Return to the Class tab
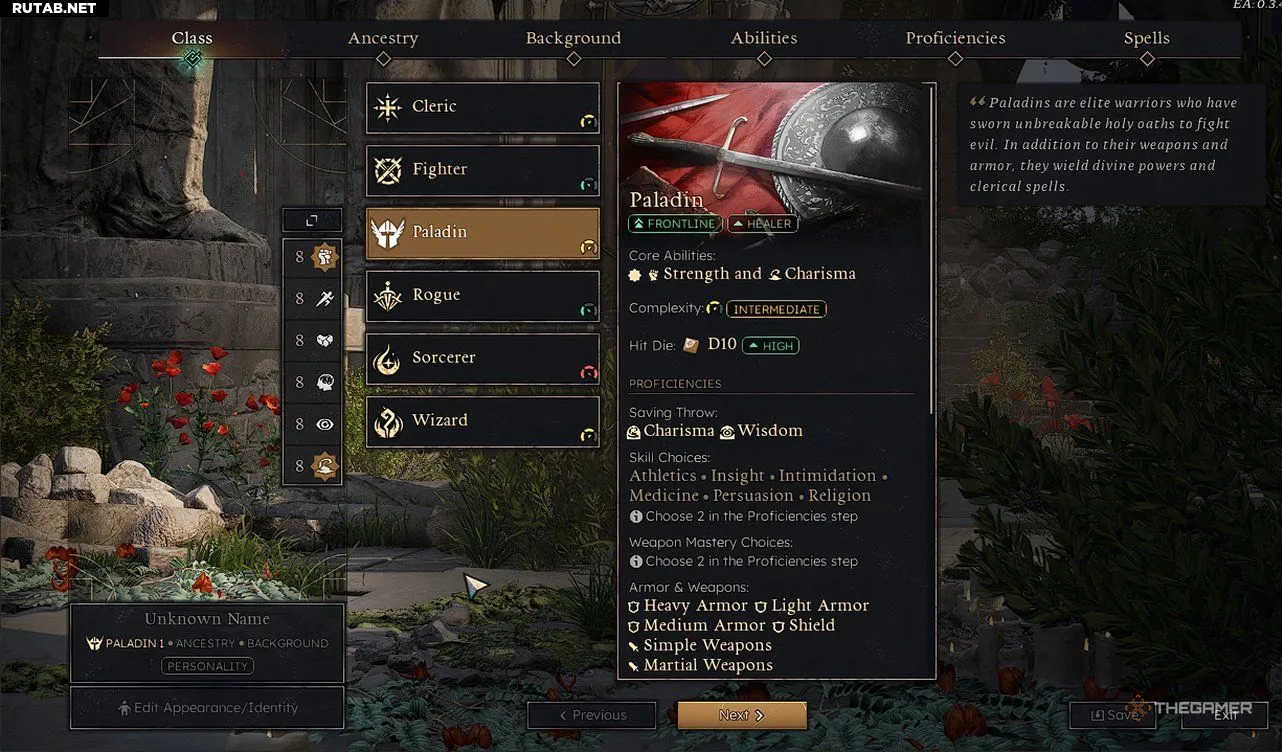 (x=192, y=39)
